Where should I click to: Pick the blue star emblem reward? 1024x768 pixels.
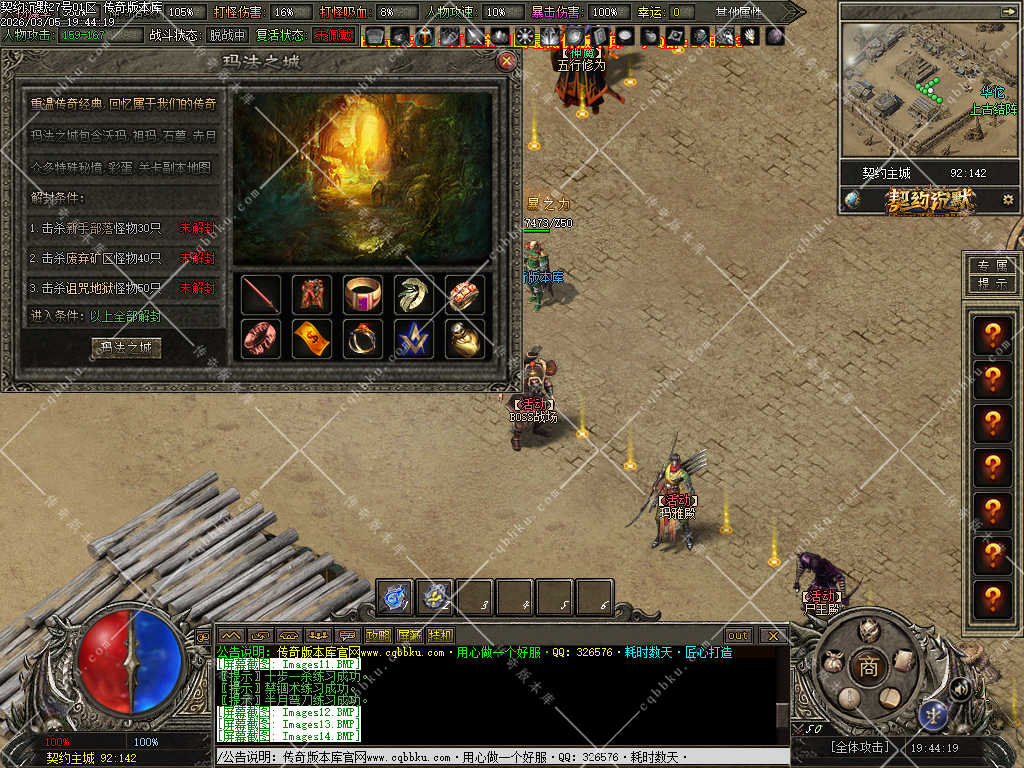click(414, 339)
